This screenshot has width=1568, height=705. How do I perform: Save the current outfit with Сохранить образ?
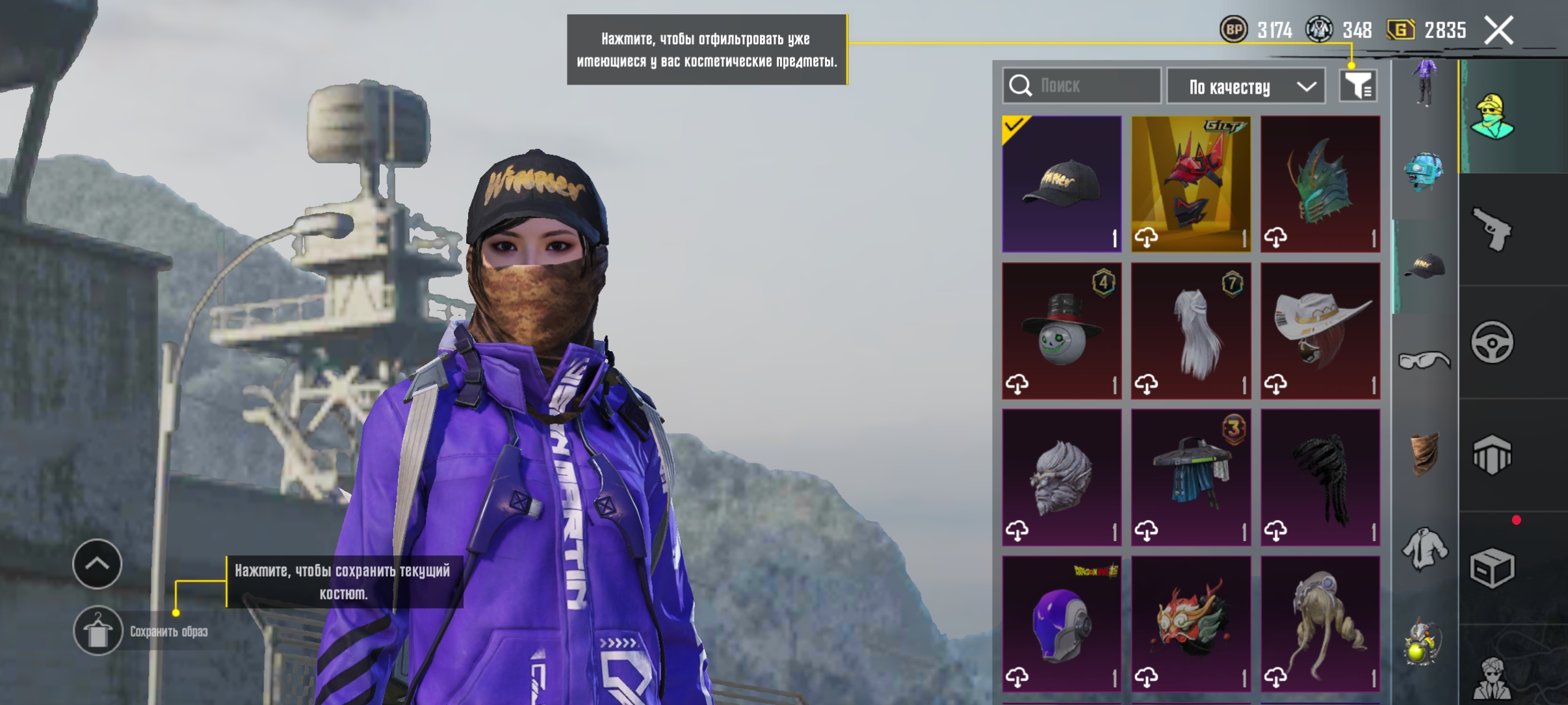pos(98,631)
